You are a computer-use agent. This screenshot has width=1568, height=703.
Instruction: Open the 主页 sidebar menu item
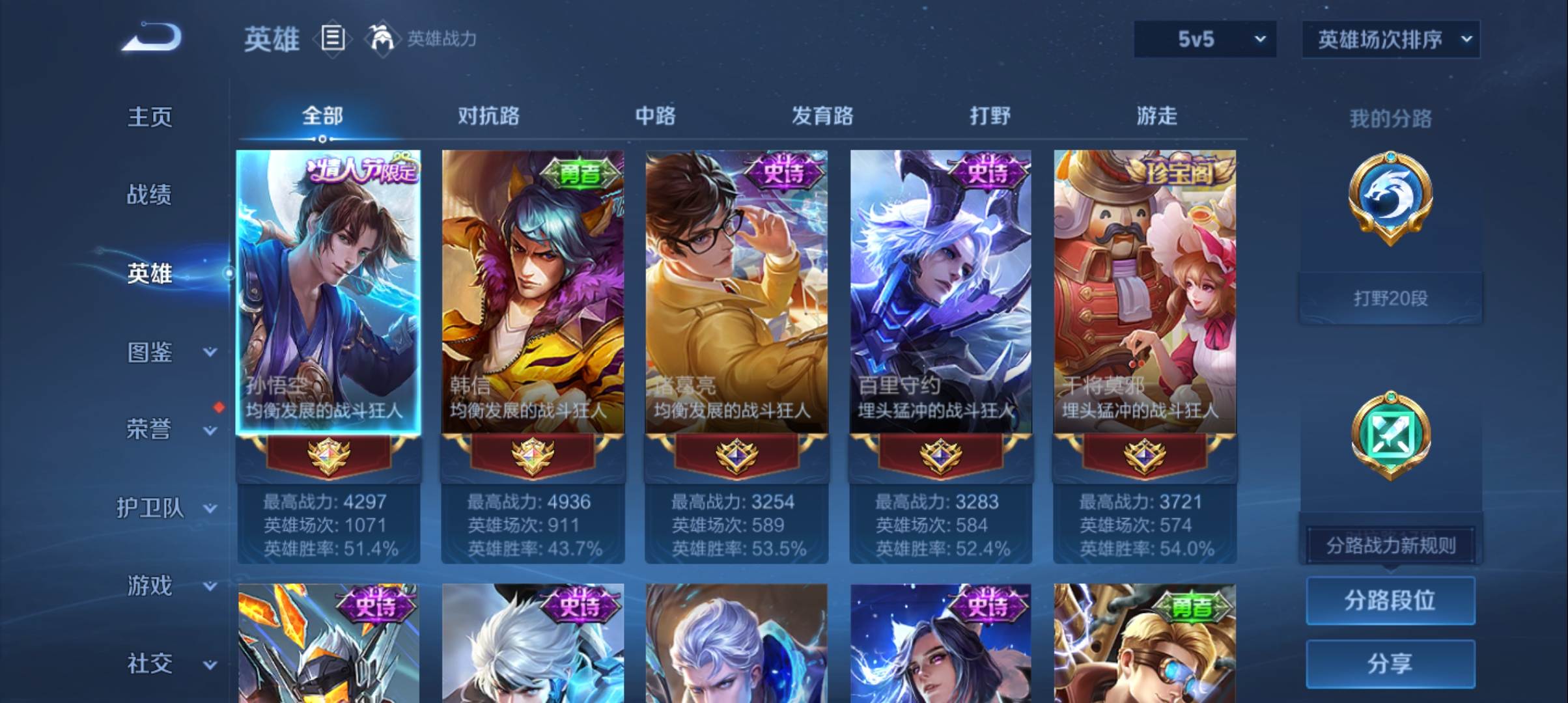tap(151, 117)
